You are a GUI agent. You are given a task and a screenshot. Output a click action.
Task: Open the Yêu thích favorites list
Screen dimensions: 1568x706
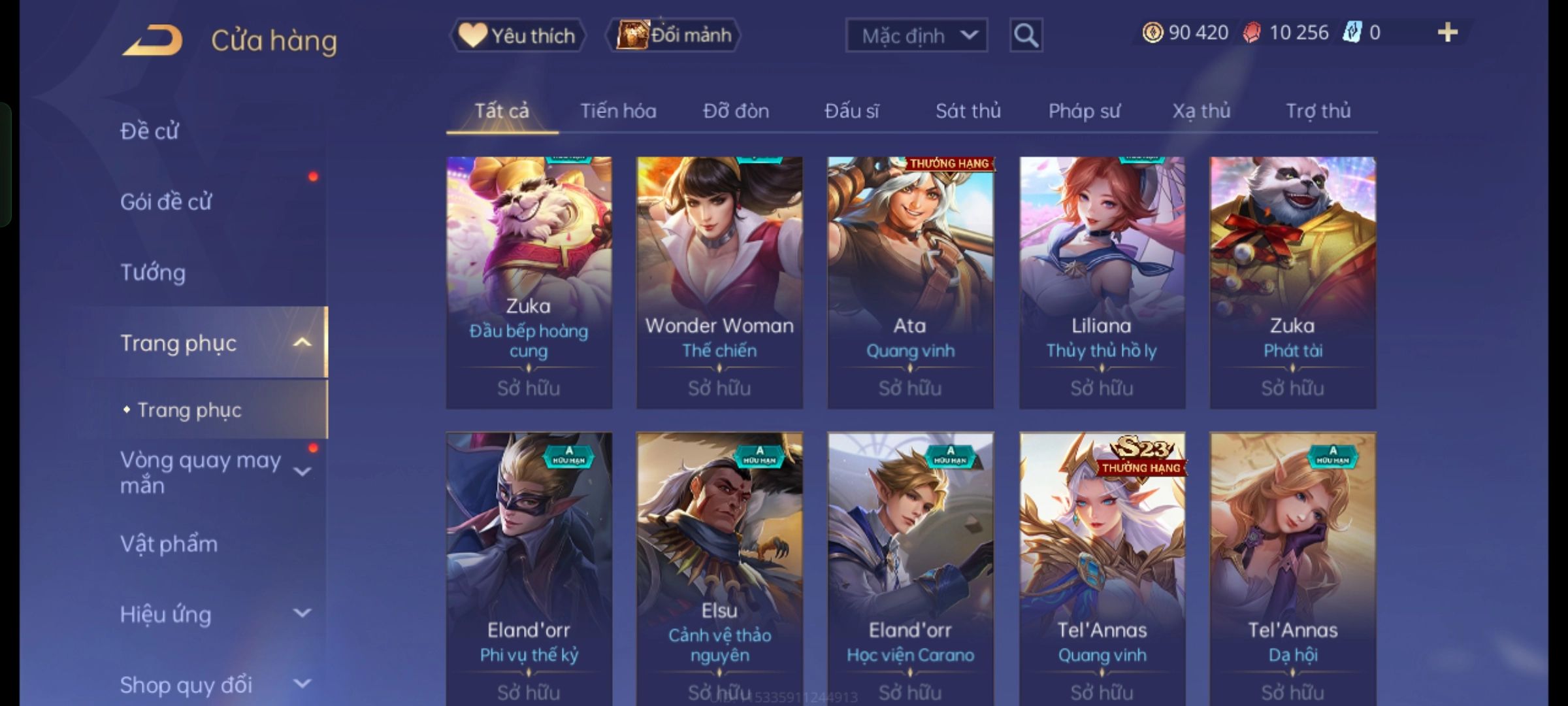[517, 35]
